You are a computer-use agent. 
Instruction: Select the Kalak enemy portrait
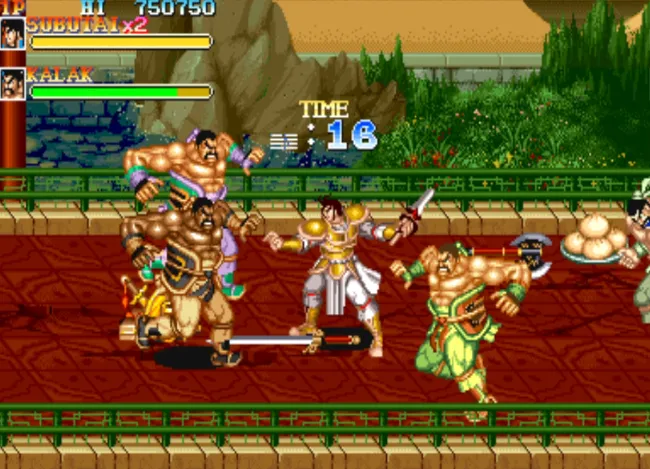point(13,84)
